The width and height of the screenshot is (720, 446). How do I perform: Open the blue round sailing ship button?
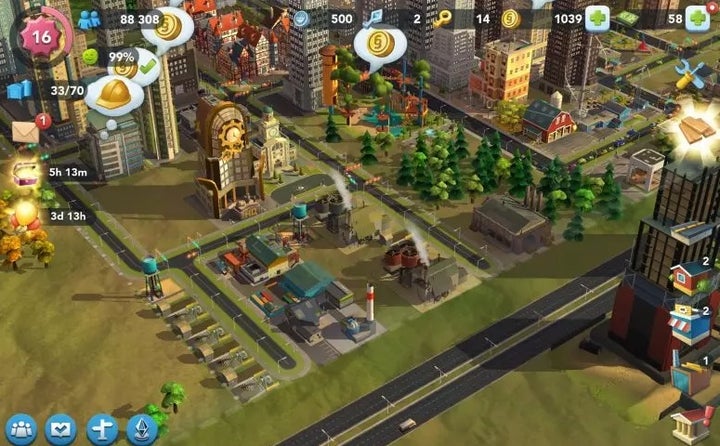142,428
